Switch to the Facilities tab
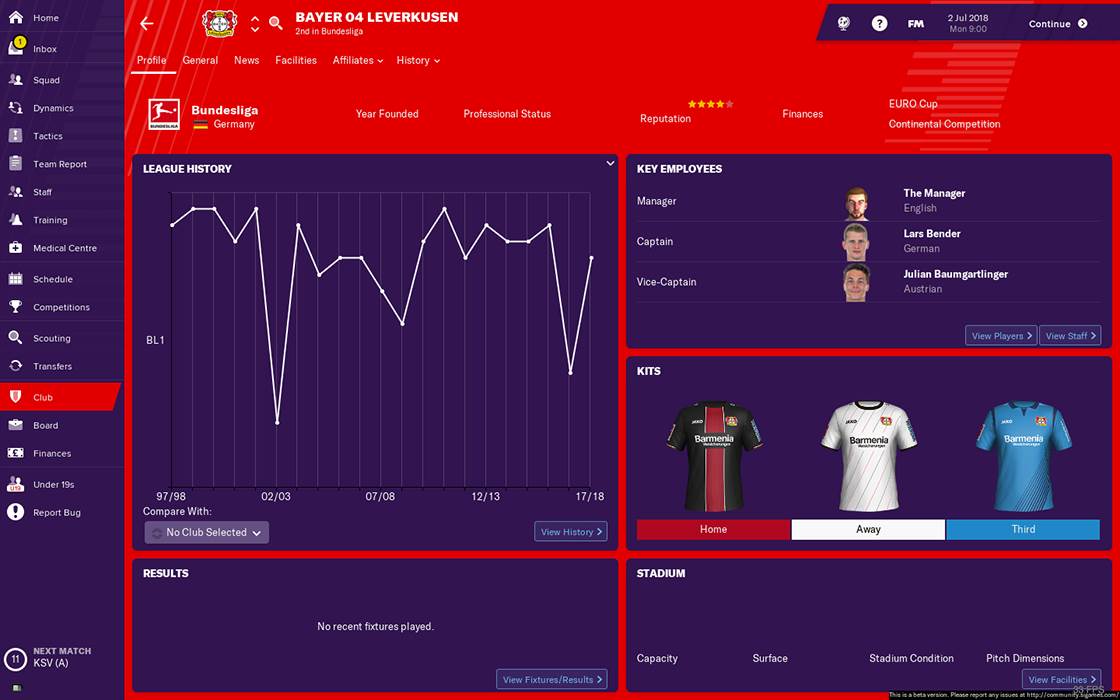Image resolution: width=1120 pixels, height=700 pixels. (296, 60)
